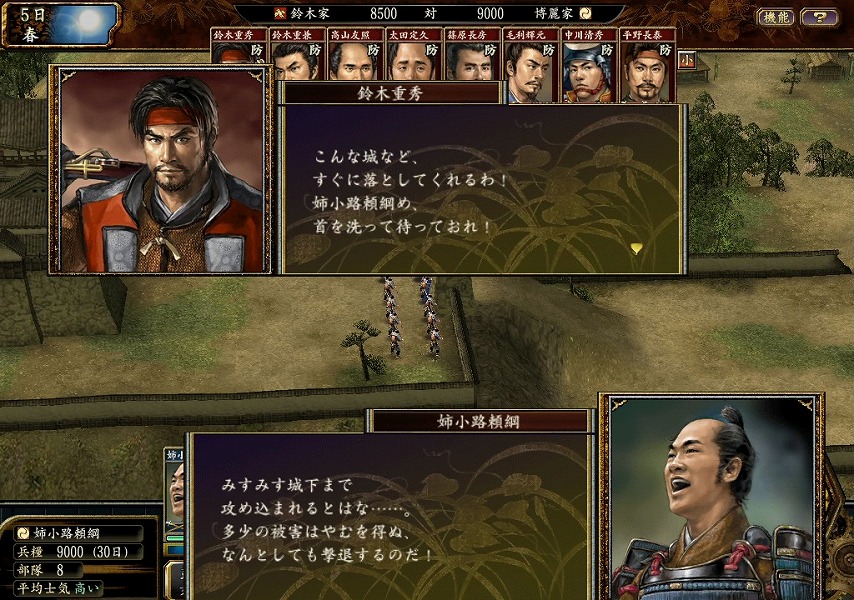Click the small 小 toggle beside the officer cards
The image size is (854, 600).
coord(687,60)
